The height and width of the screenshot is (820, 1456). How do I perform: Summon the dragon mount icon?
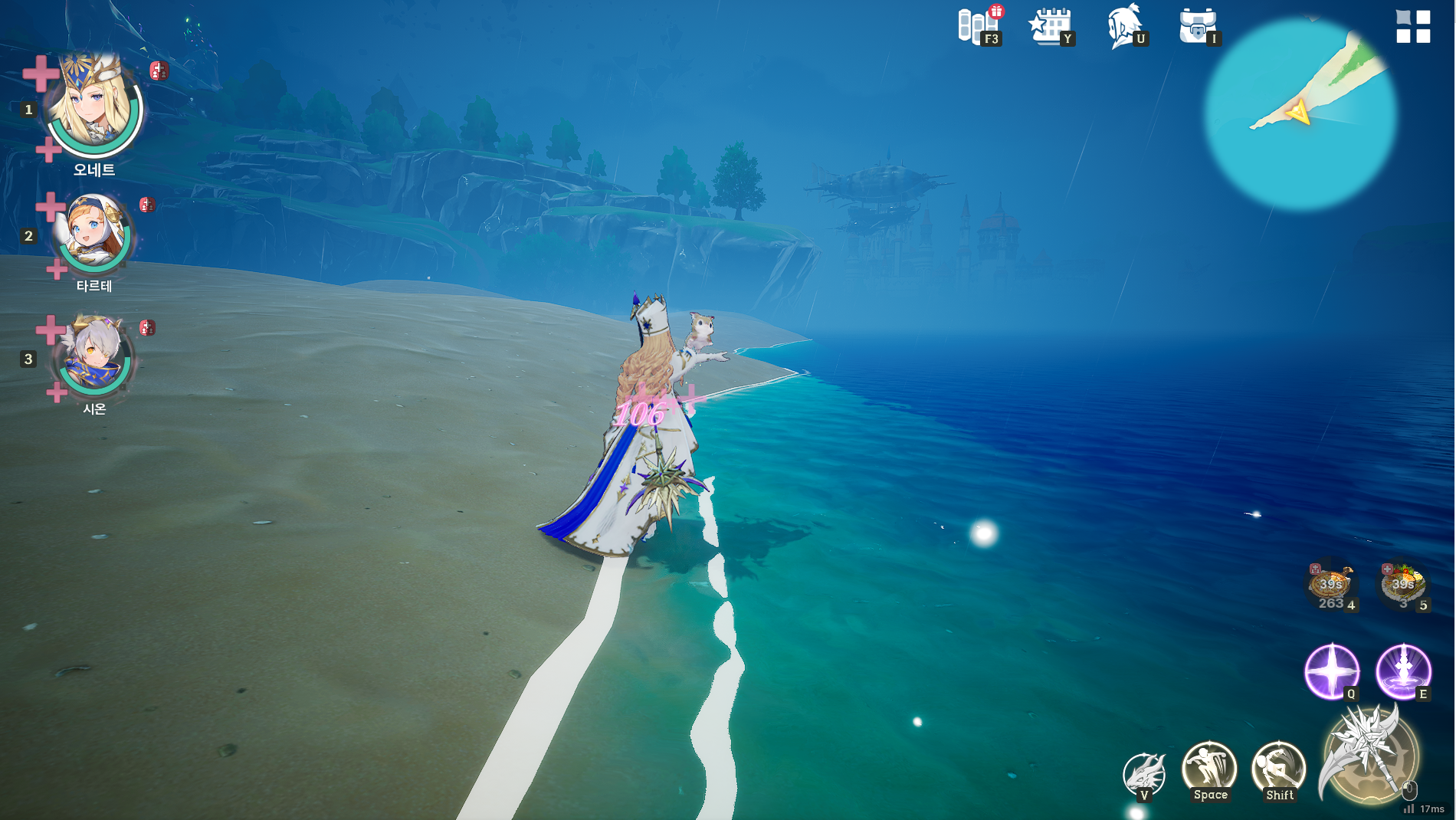pyautogui.click(x=1143, y=774)
